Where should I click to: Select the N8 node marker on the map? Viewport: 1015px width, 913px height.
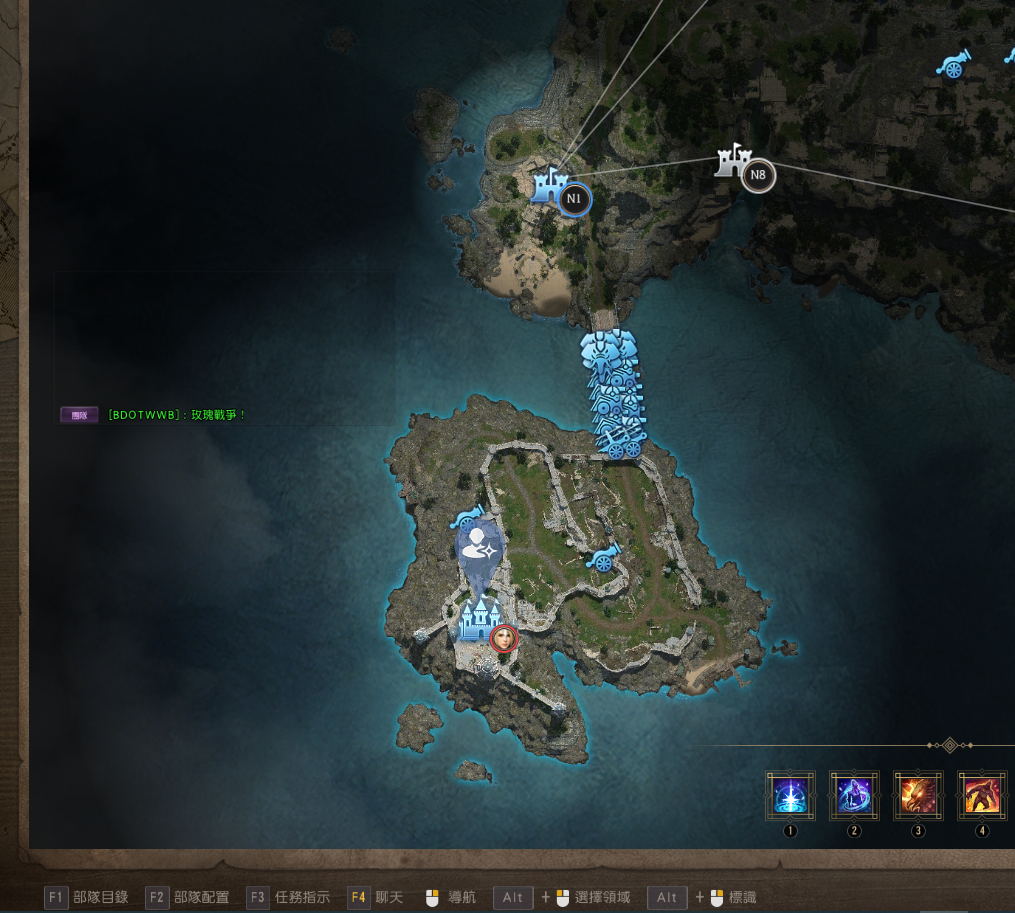pyautogui.click(x=758, y=176)
